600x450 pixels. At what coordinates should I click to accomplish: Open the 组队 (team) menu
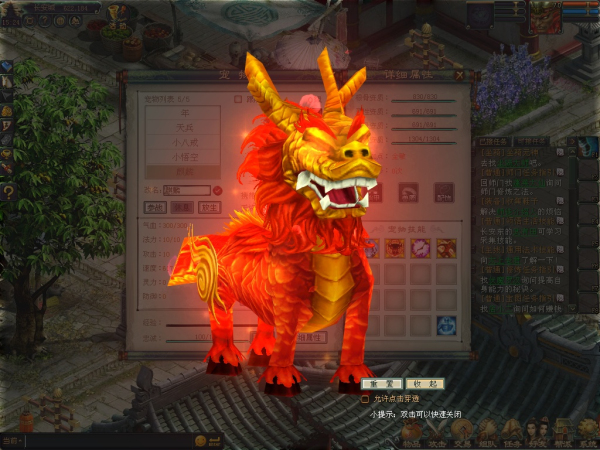487,435
